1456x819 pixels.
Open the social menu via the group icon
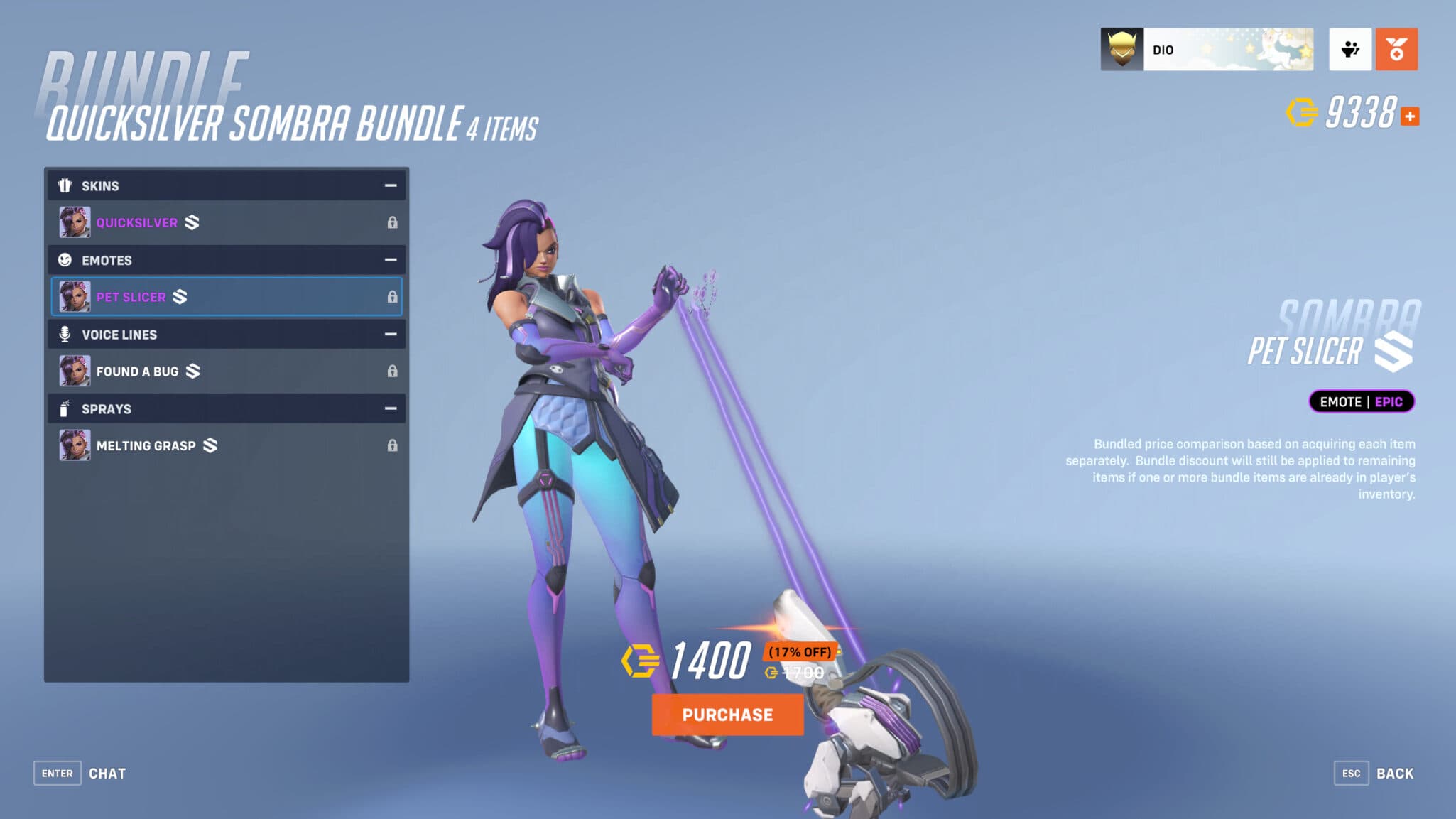pyautogui.click(x=1350, y=48)
